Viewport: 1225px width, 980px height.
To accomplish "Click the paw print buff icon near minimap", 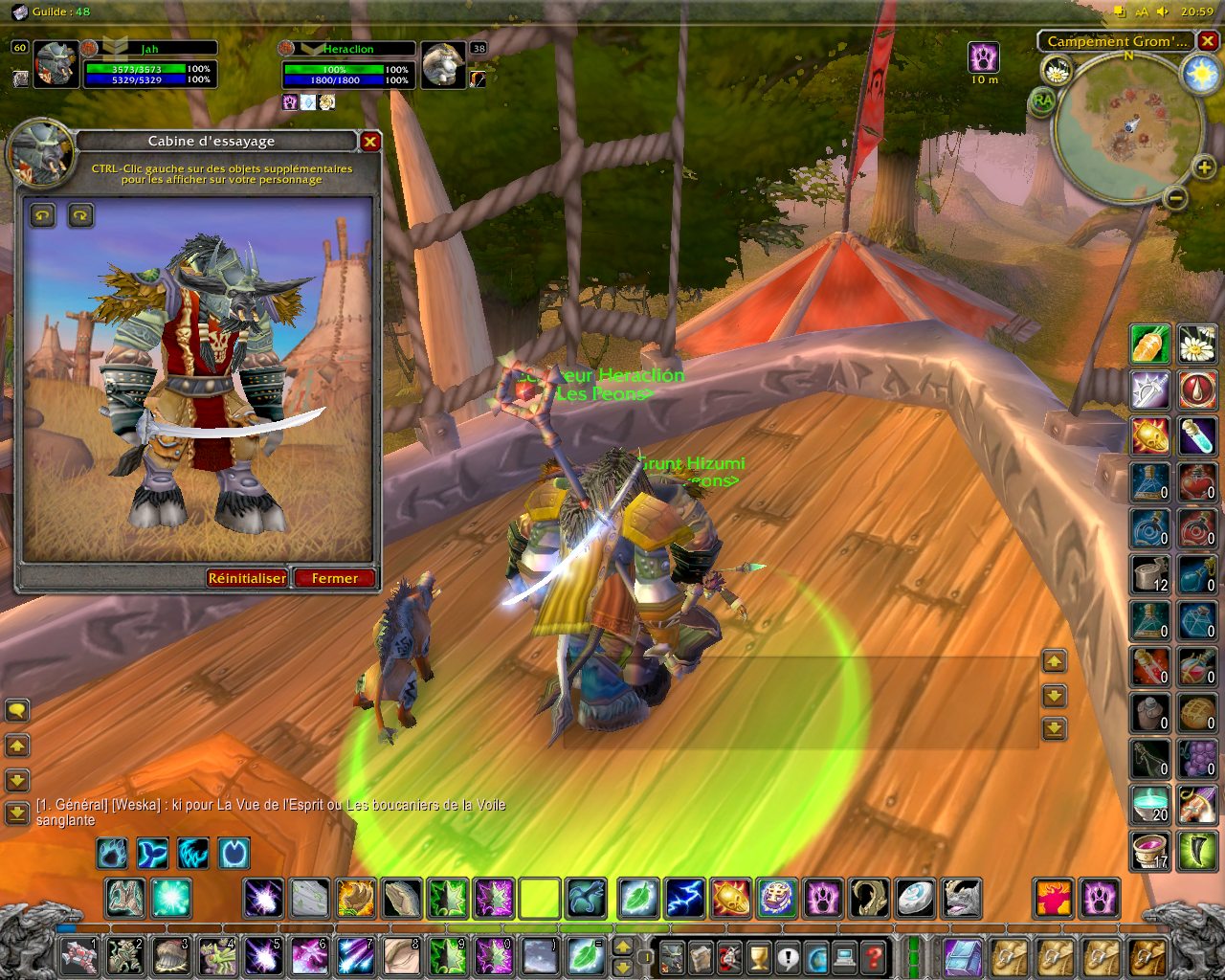I will [x=984, y=57].
